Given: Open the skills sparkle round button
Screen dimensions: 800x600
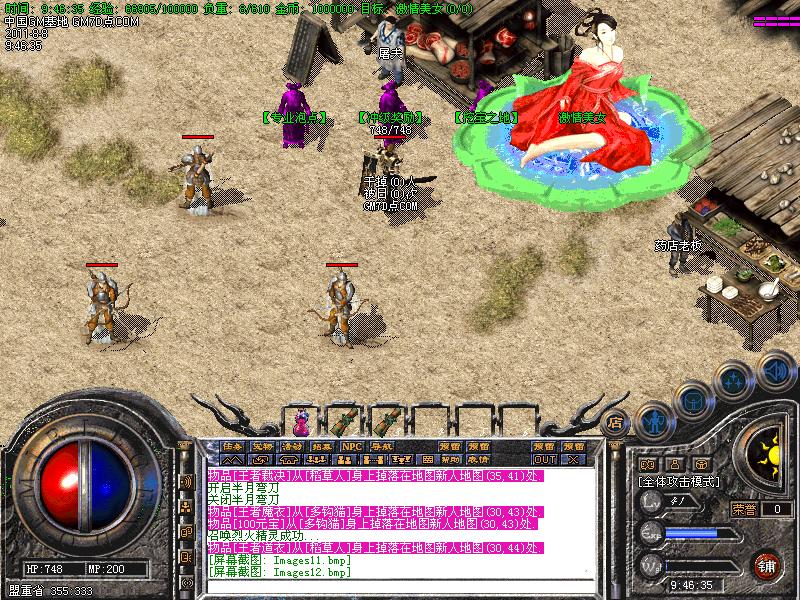Looking at the screenshot, I should pos(734,381).
